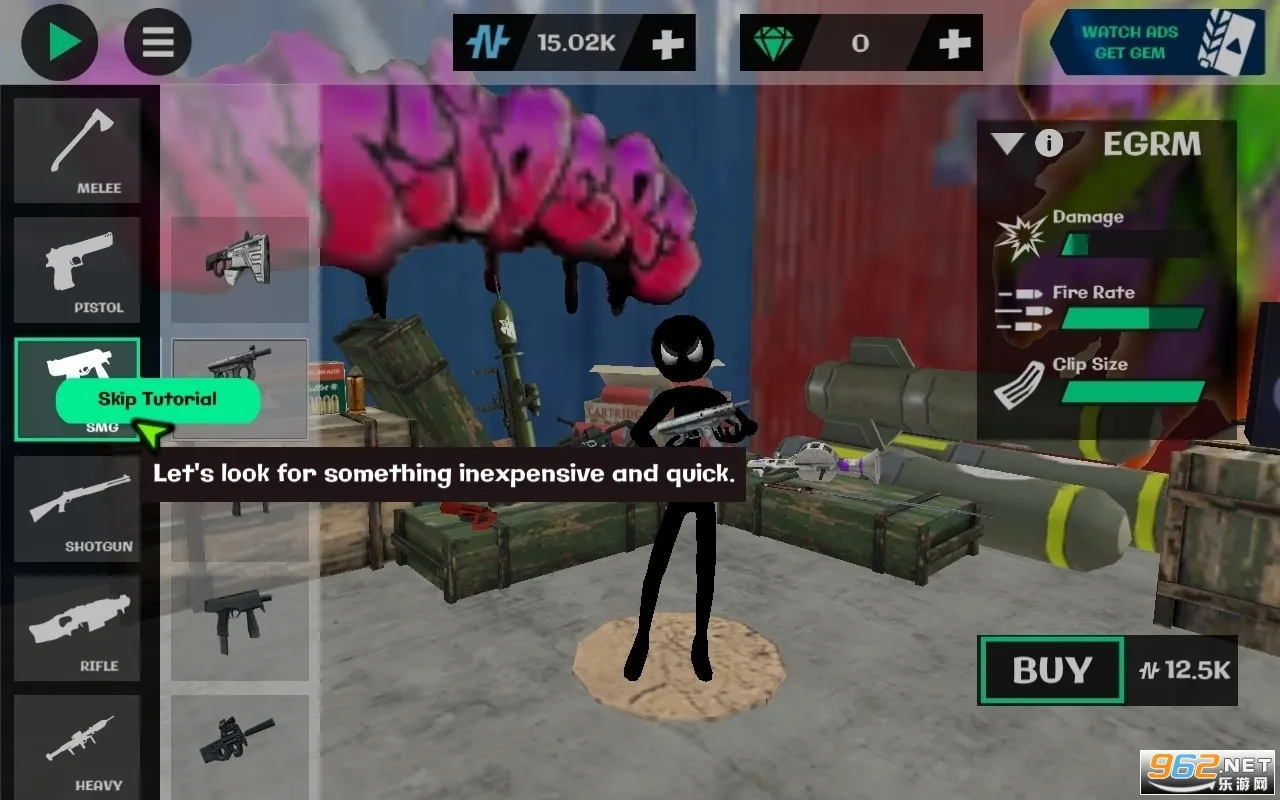This screenshot has width=1280, height=800.
Task: Switch to the Pistol category
Action: 77,270
